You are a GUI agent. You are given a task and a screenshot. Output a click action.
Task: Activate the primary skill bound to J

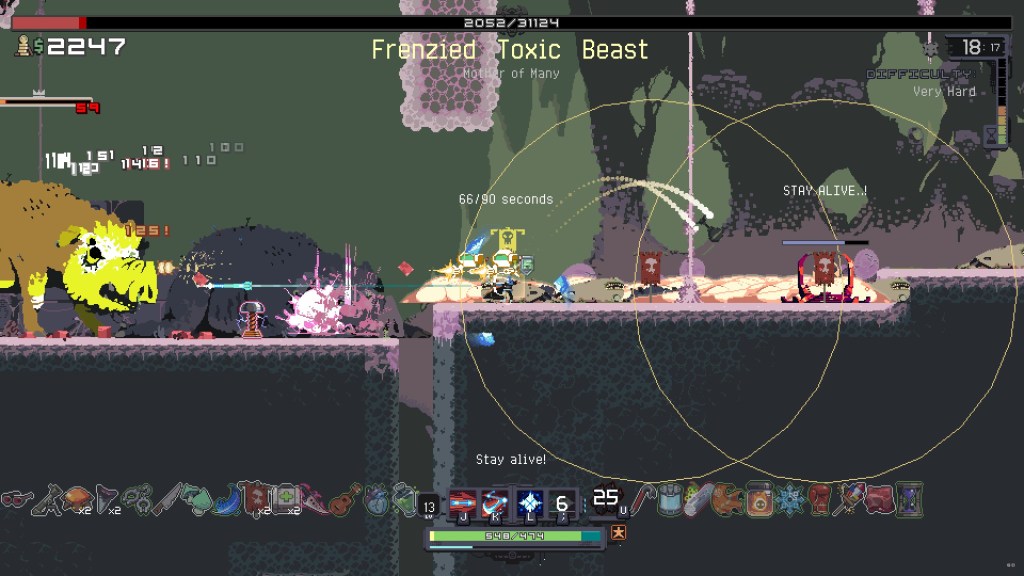(463, 502)
